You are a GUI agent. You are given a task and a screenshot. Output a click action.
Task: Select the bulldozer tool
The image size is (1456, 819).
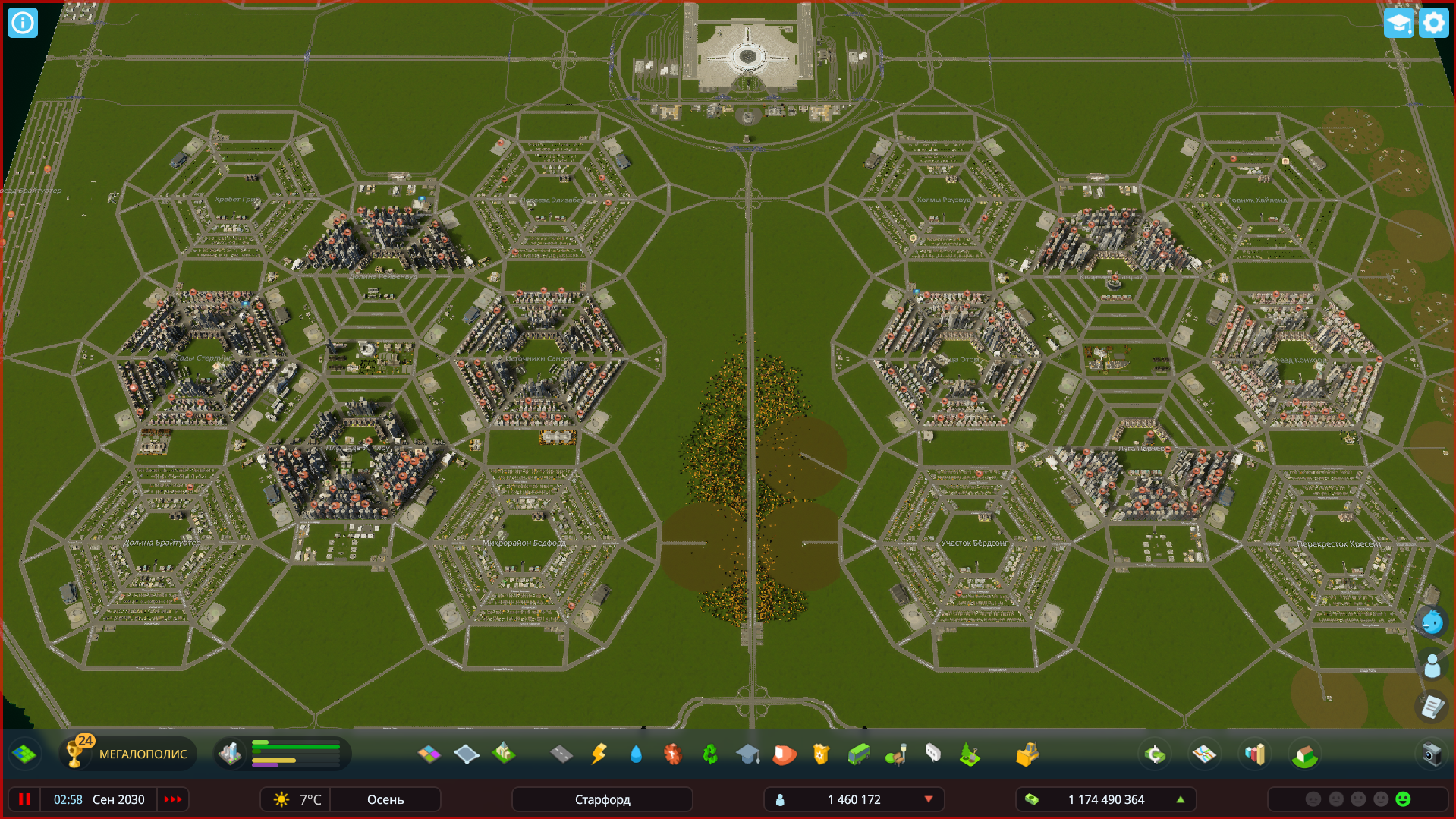pyautogui.click(x=1027, y=754)
